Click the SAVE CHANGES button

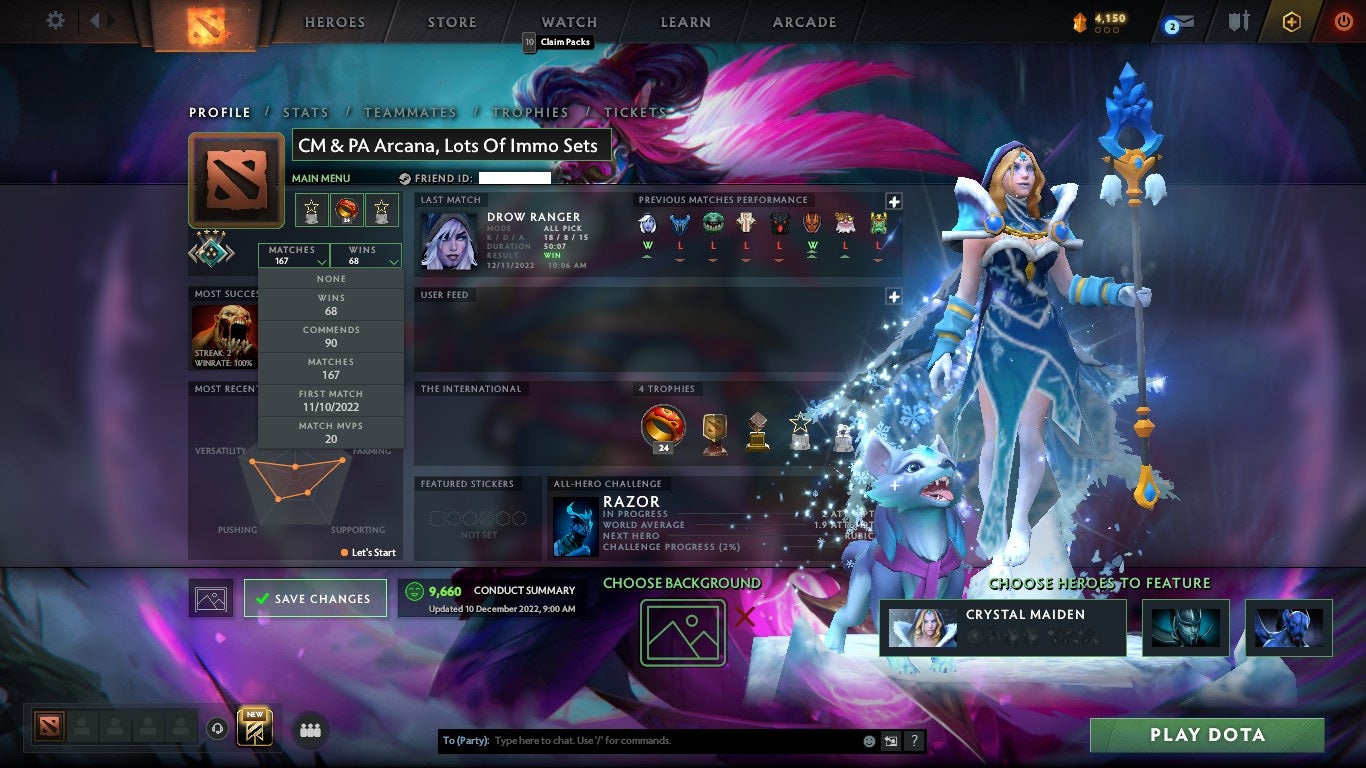point(315,598)
